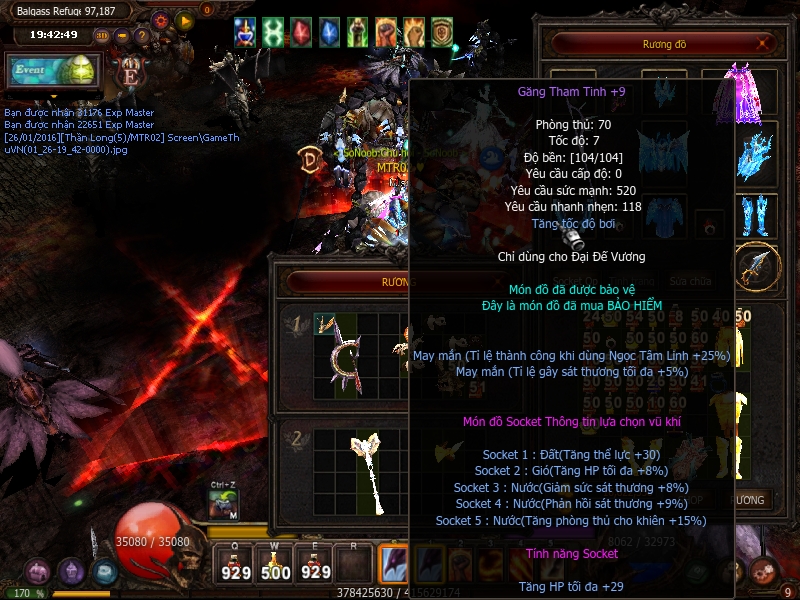Toggle the 3D view button

[102, 37]
